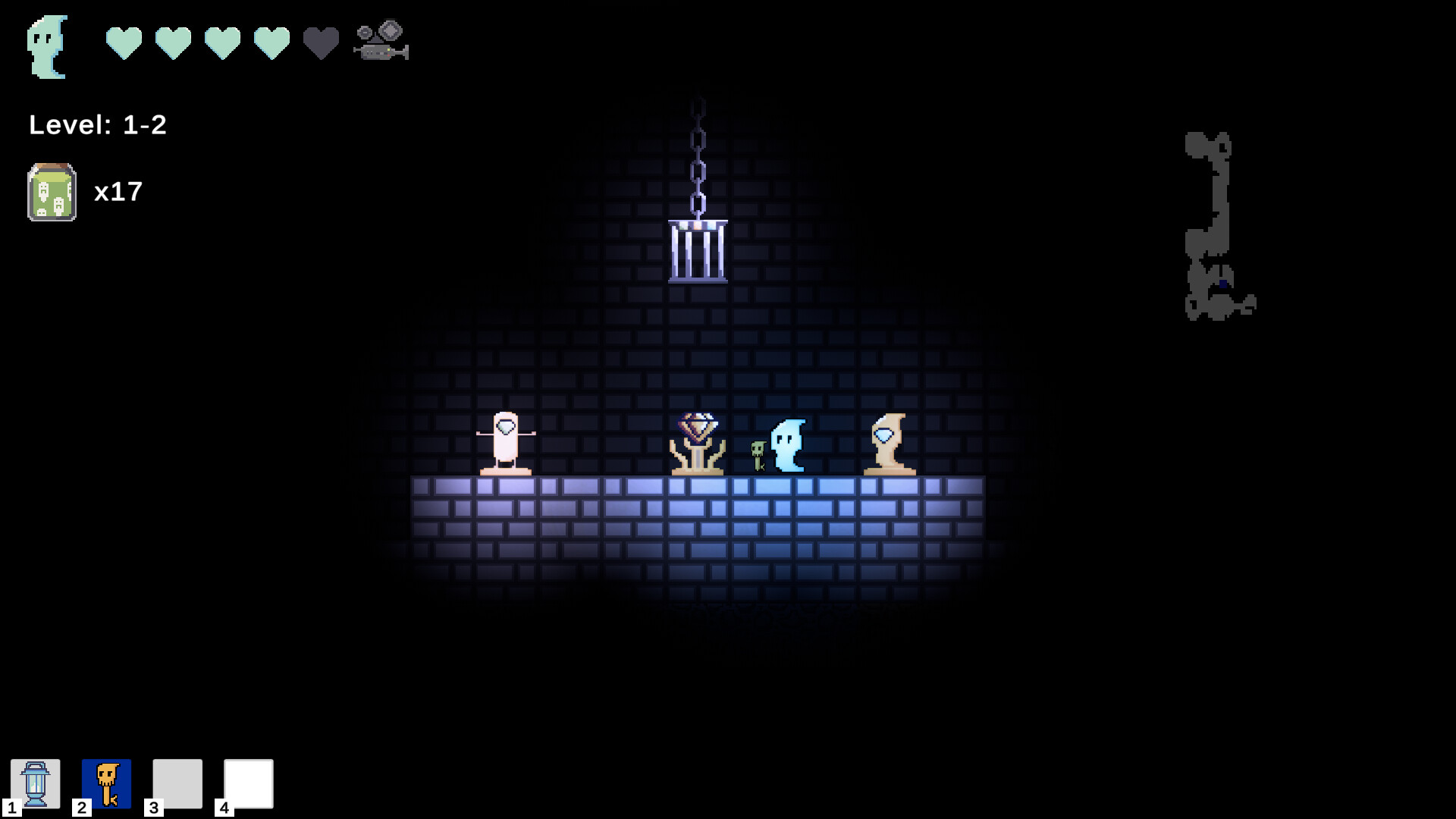Toggle the empty darkened heart to full
This screenshot has height=819, width=1456.
coord(319,42)
